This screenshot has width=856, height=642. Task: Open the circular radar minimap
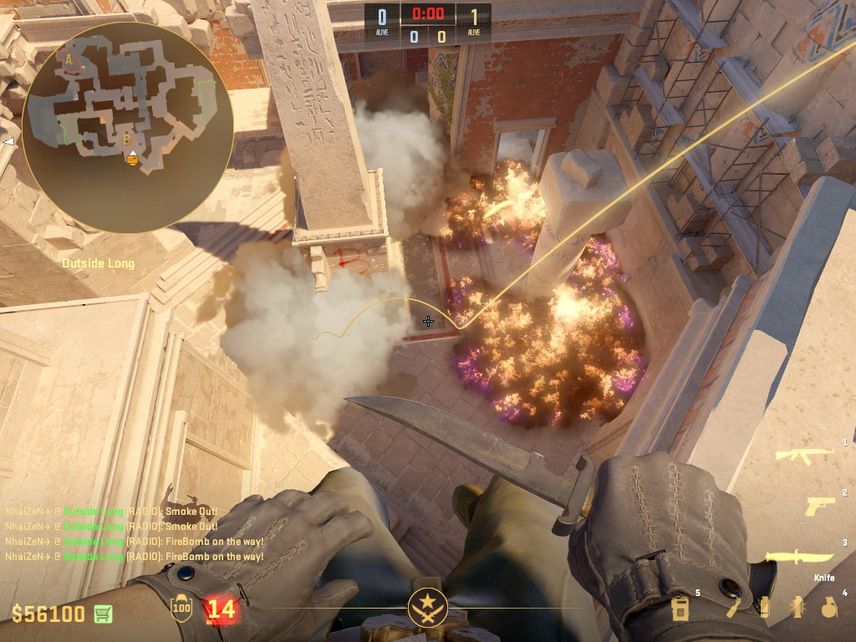pyautogui.click(x=127, y=127)
